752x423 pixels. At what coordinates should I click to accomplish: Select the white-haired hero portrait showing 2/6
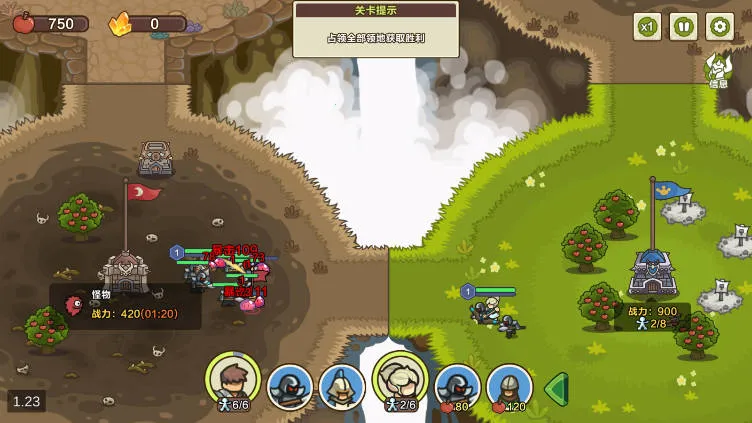pos(400,381)
